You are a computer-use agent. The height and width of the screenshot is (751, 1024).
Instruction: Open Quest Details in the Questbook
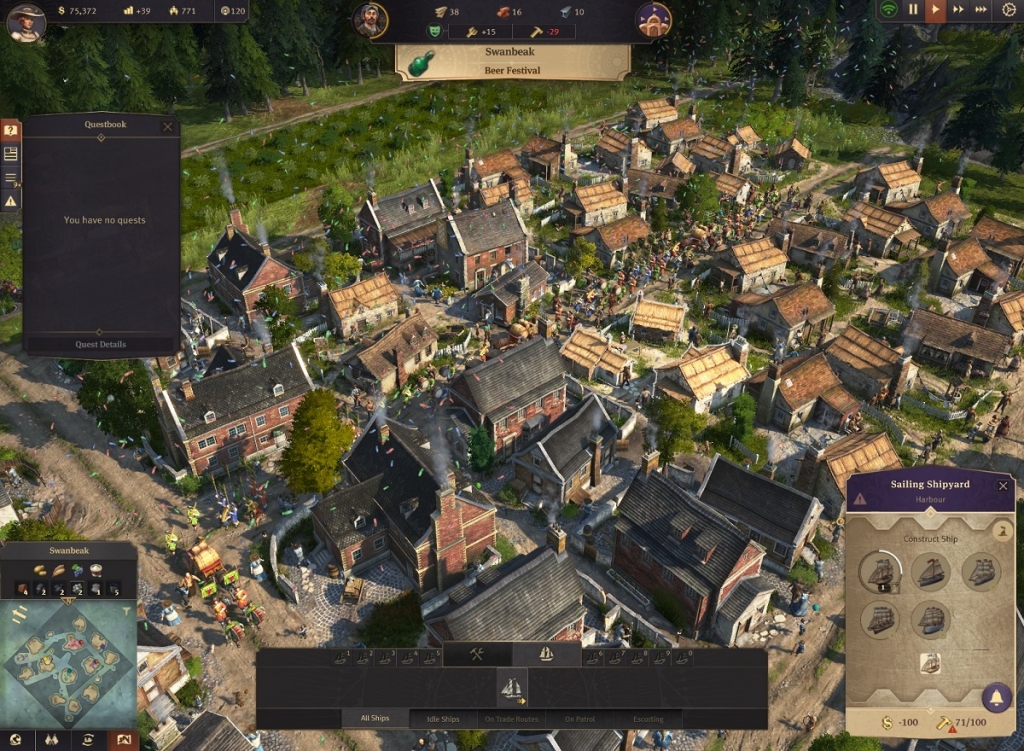tap(100, 344)
